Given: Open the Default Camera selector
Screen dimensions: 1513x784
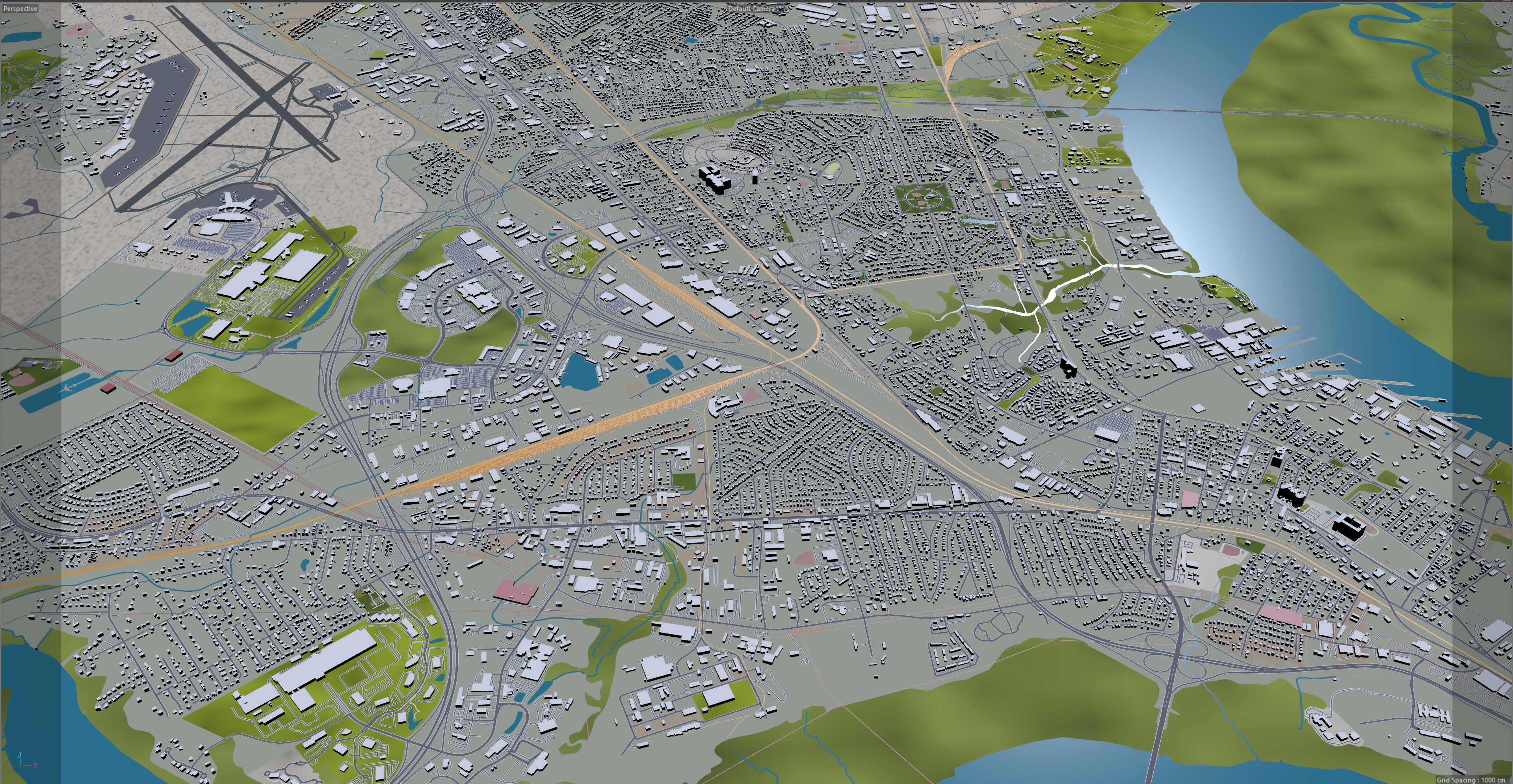Looking at the screenshot, I should (751, 9).
